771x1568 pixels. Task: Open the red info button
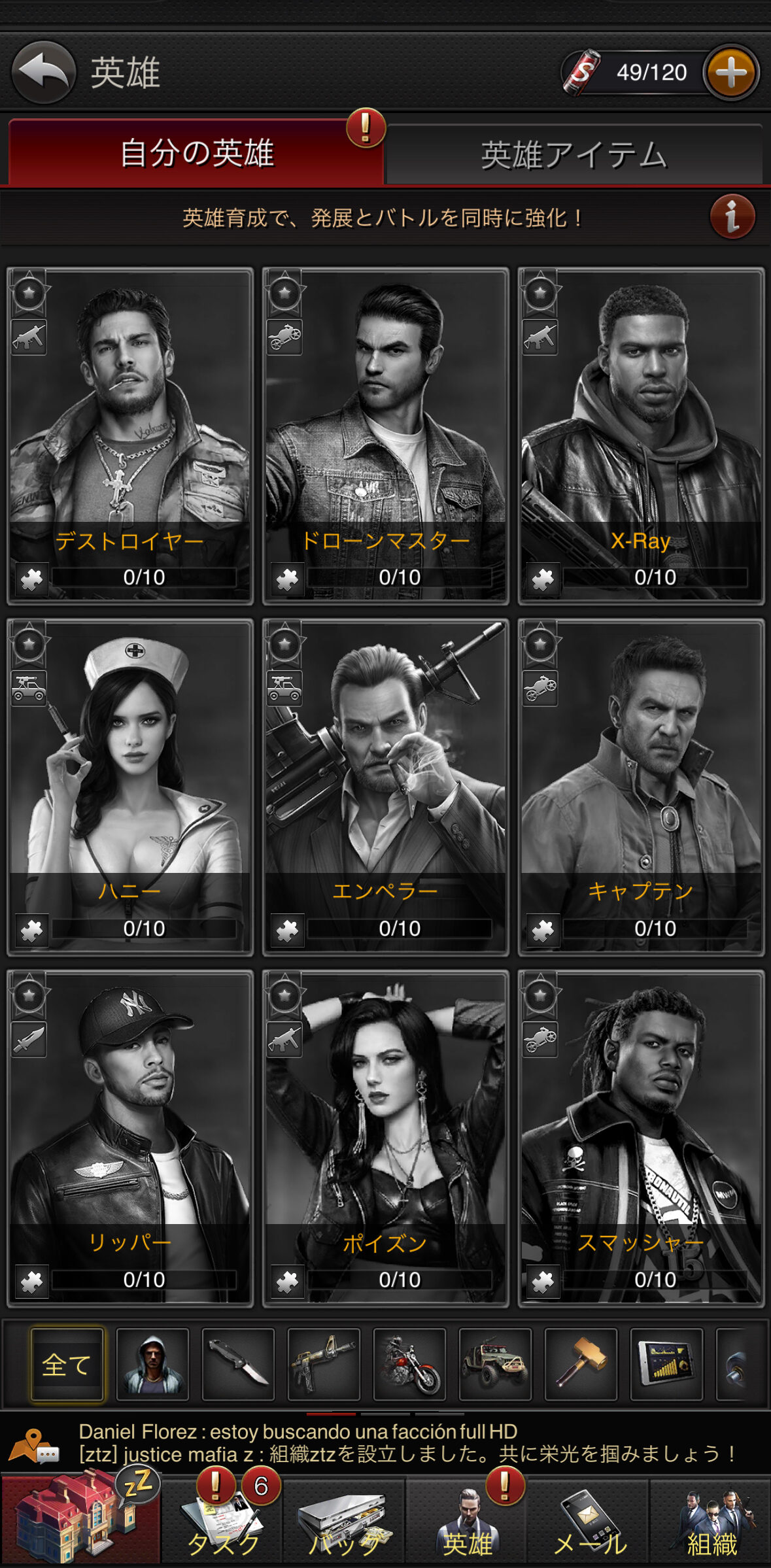pos(732,216)
